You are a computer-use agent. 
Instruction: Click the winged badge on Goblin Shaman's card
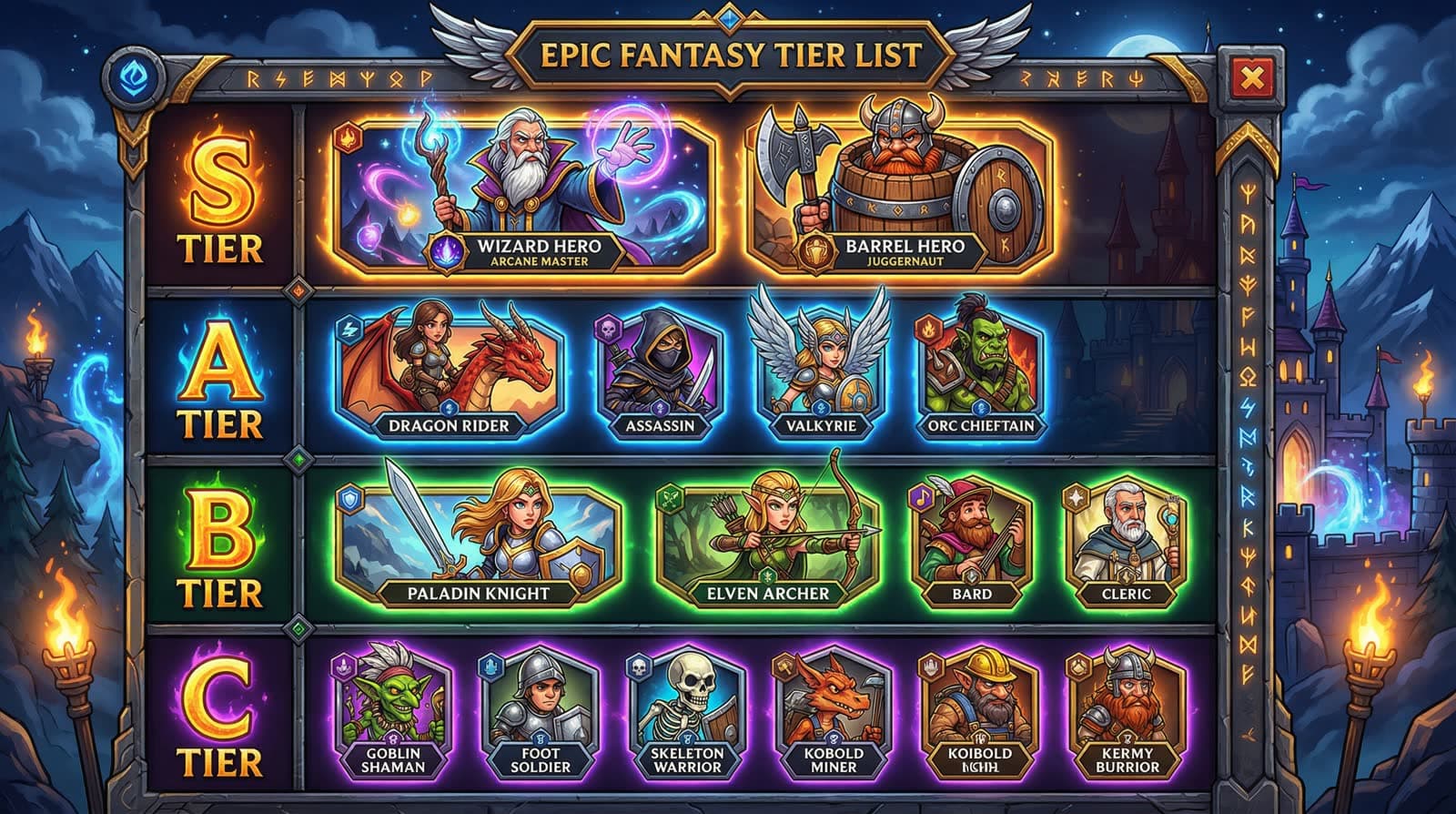[x=342, y=667]
